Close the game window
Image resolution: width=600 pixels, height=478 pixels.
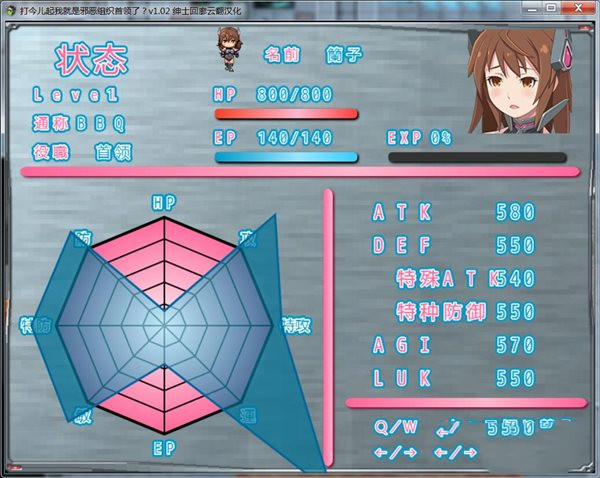tap(577, 8)
